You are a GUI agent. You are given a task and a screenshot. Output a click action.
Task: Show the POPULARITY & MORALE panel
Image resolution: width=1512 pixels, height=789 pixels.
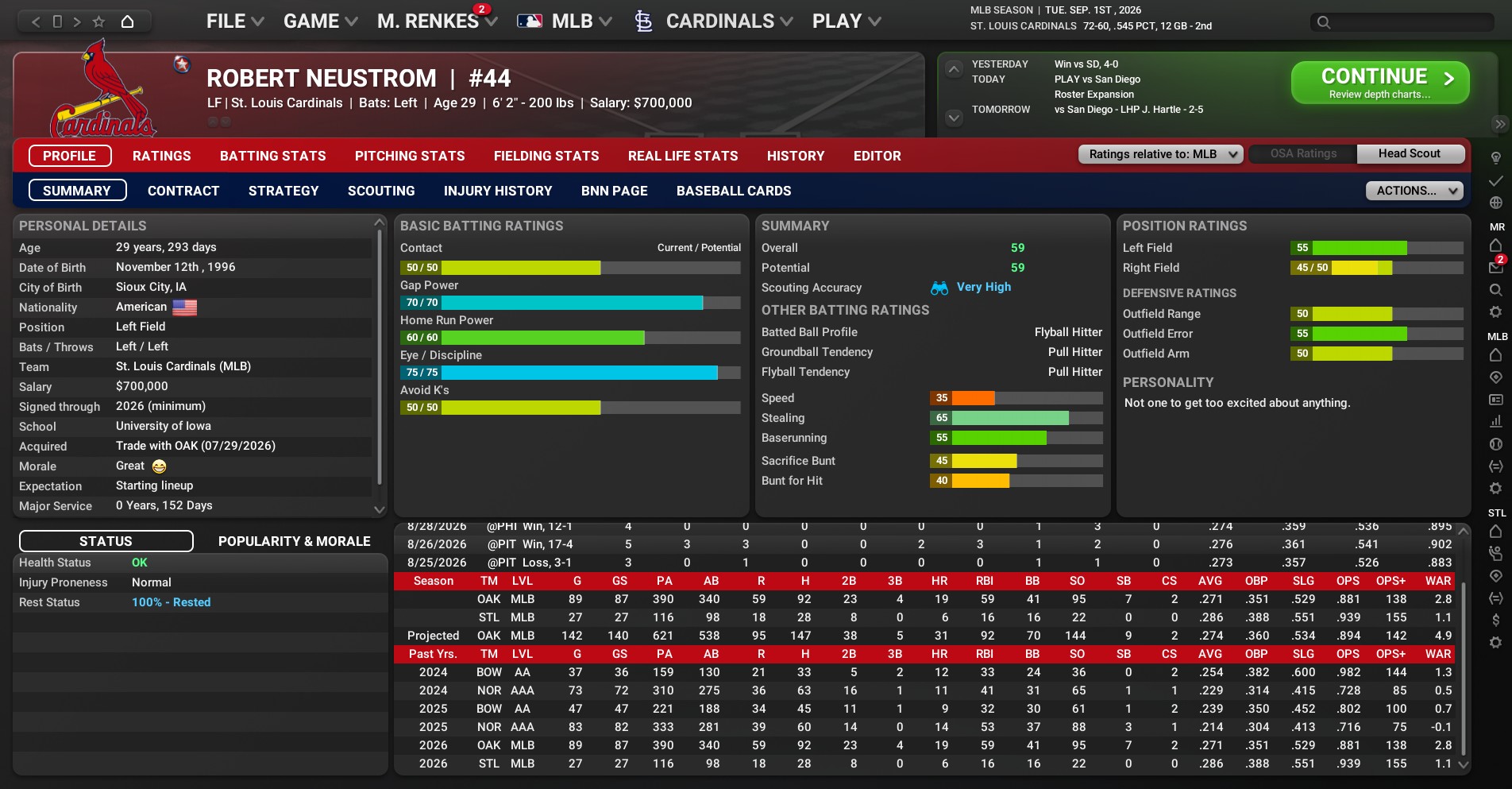pyautogui.click(x=294, y=541)
